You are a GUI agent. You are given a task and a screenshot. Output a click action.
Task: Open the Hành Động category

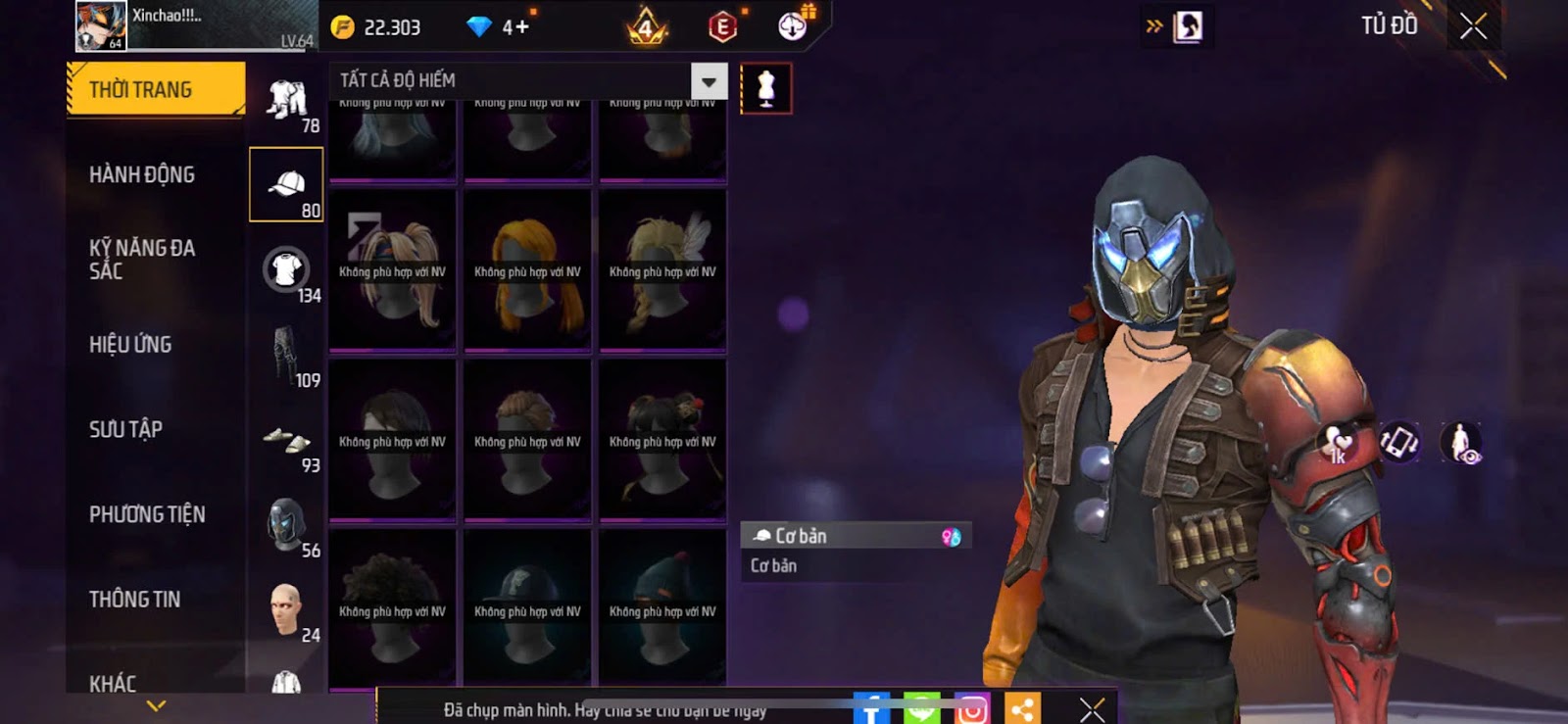(x=142, y=175)
